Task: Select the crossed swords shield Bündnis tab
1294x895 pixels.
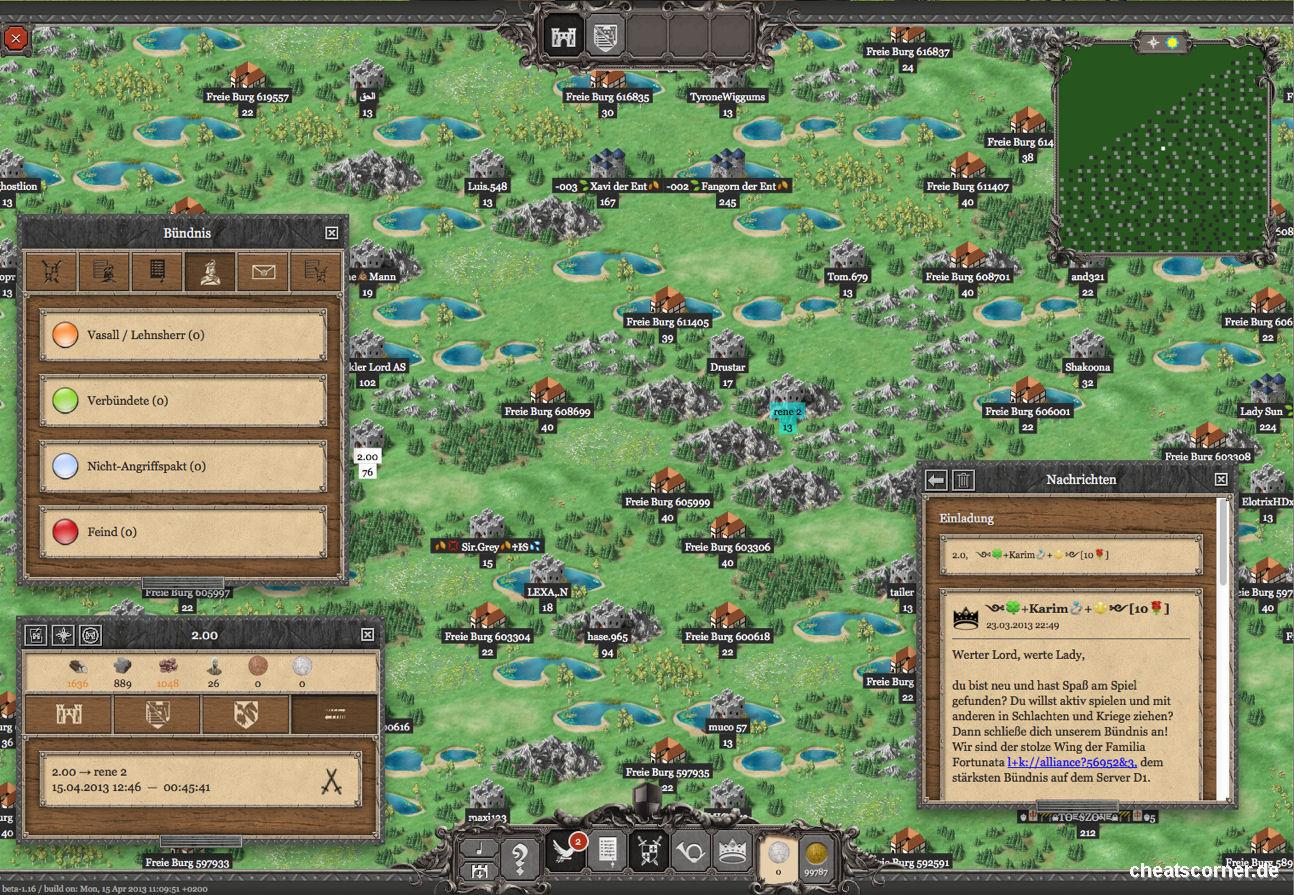Action: tap(52, 271)
